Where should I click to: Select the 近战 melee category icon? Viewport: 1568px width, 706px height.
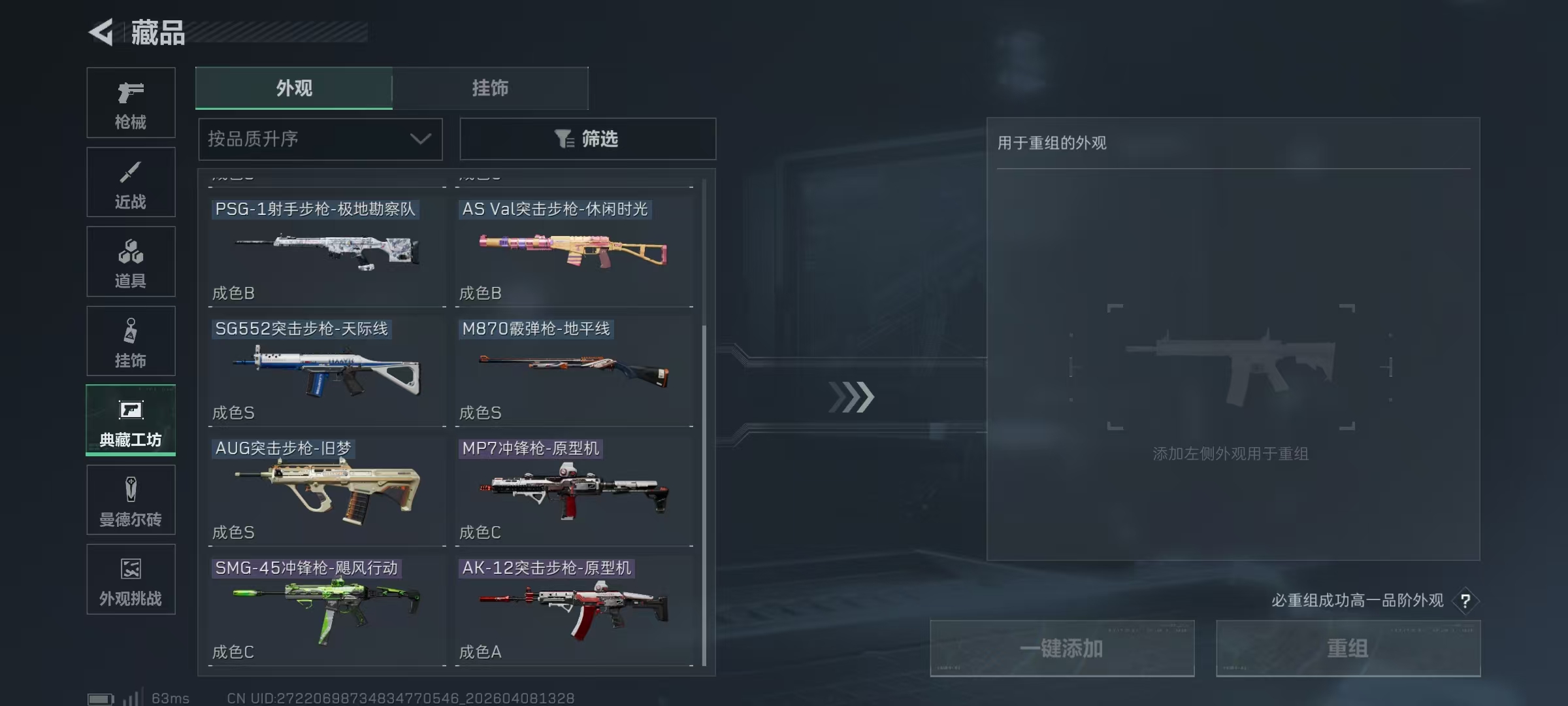(x=131, y=182)
